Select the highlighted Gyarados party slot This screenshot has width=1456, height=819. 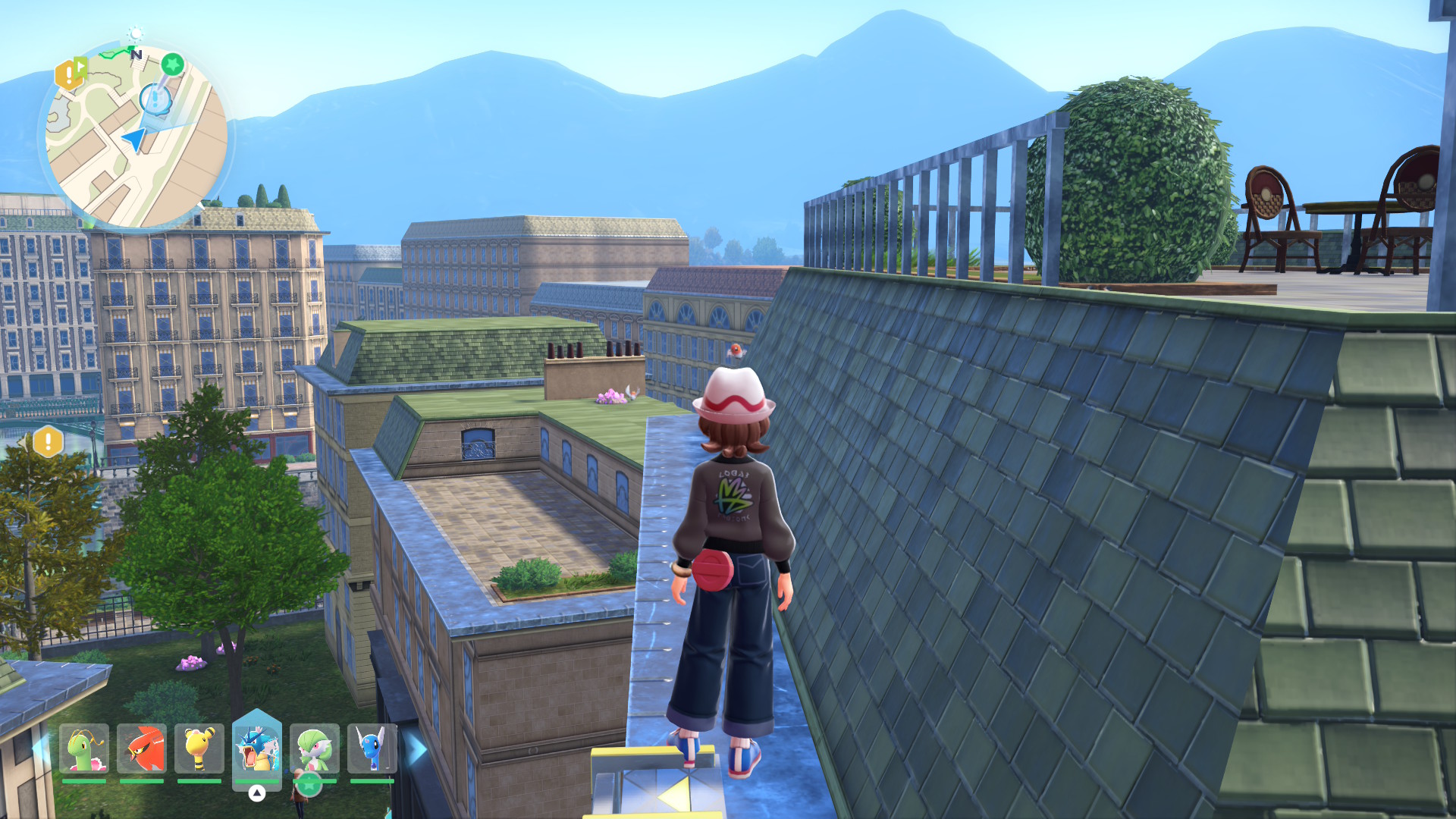[x=256, y=747]
